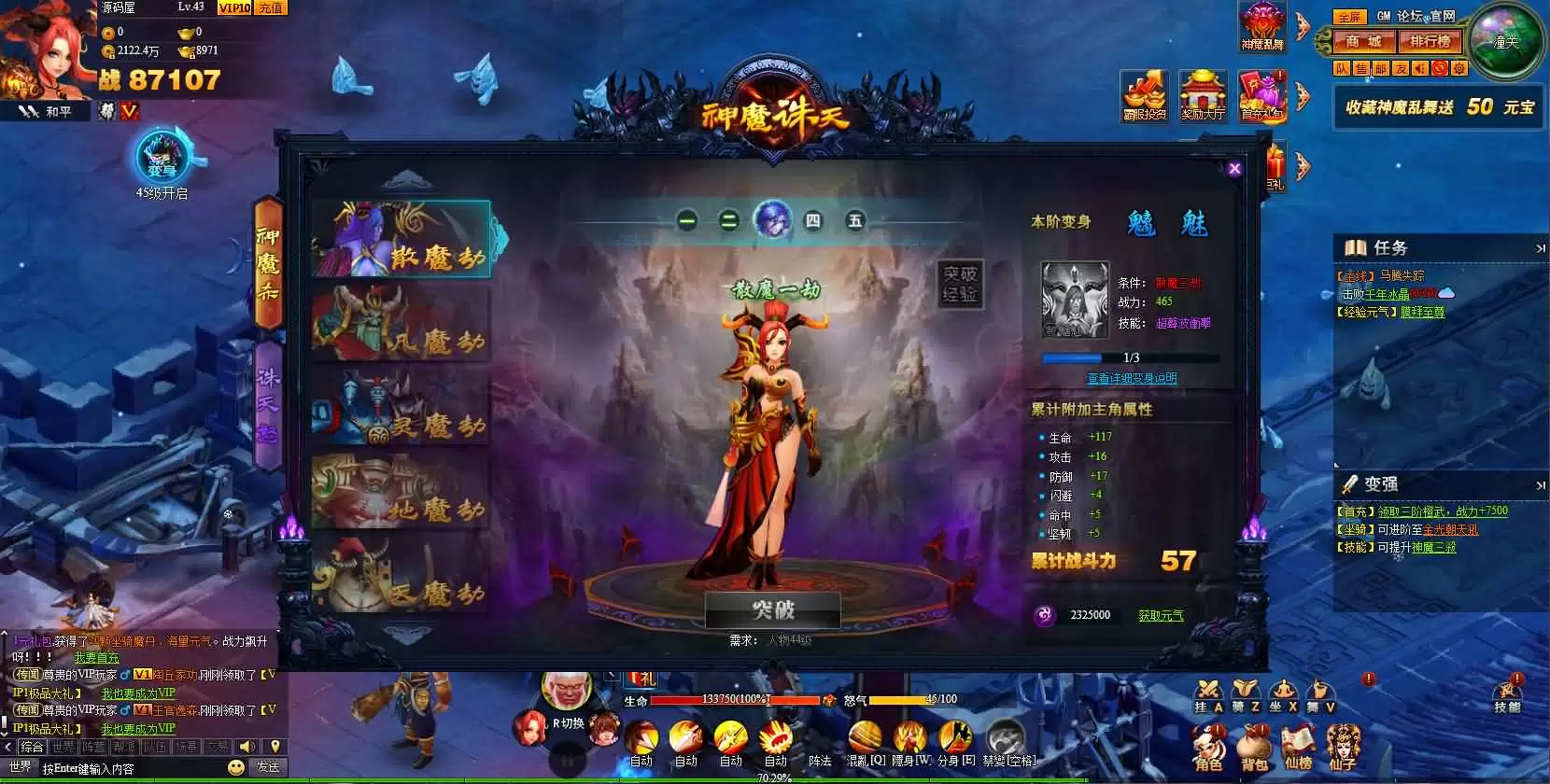The width and height of the screenshot is (1550, 784).
Task: Collapse the 任务 quest panel chevron
Action: click(1542, 248)
